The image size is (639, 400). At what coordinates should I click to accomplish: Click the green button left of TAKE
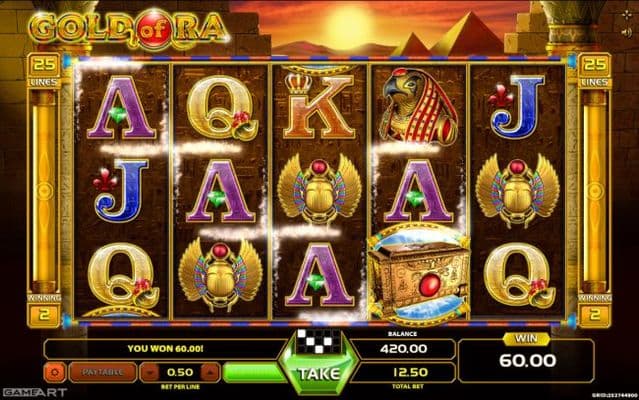pyautogui.click(x=248, y=373)
